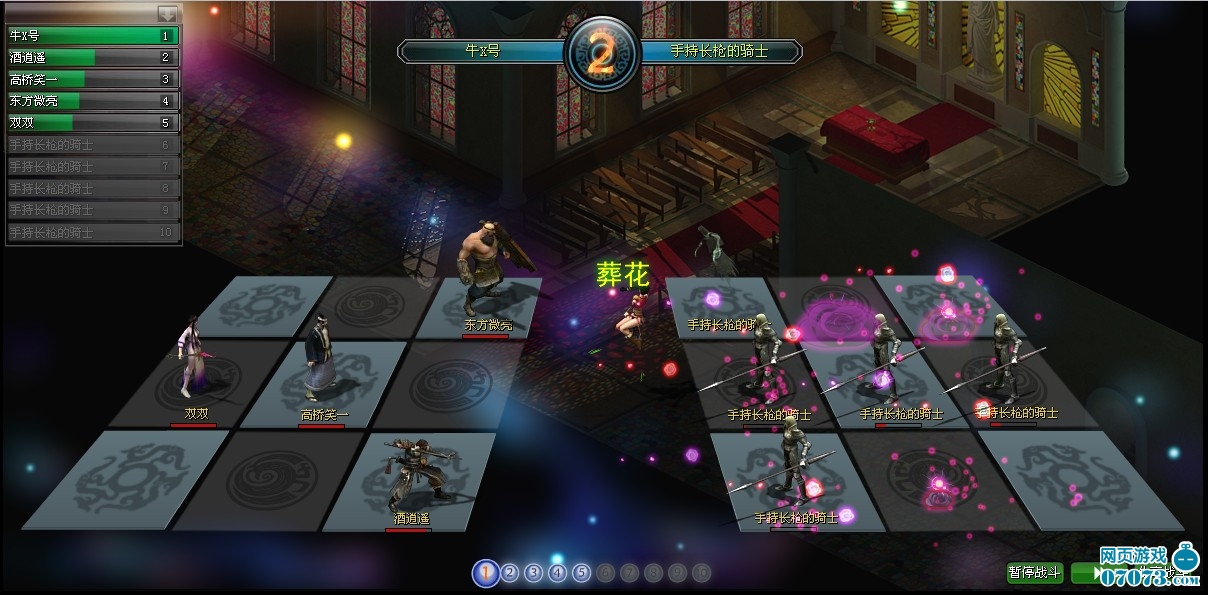Screen dimensions: 1208x595
Task: Open the 07073 网页游戏 watermark link
Action: click(x=1148, y=566)
